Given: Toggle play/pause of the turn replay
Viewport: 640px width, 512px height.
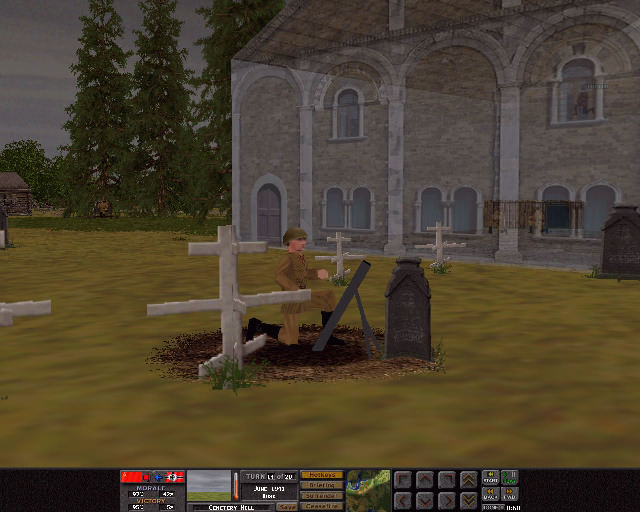Looking at the screenshot, I should click(510, 477).
